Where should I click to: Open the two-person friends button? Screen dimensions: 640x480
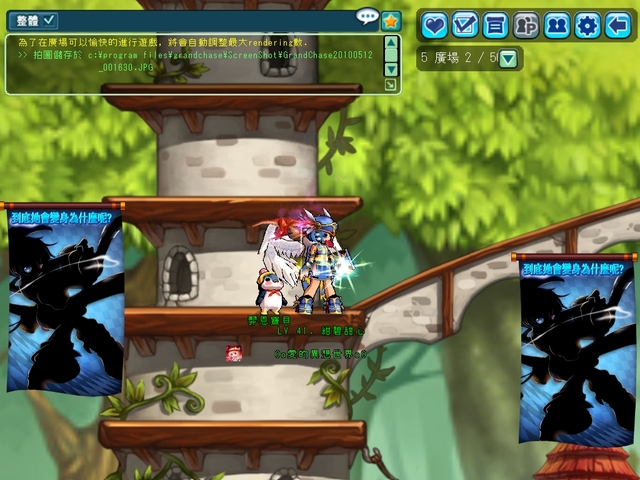(x=556, y=25)
